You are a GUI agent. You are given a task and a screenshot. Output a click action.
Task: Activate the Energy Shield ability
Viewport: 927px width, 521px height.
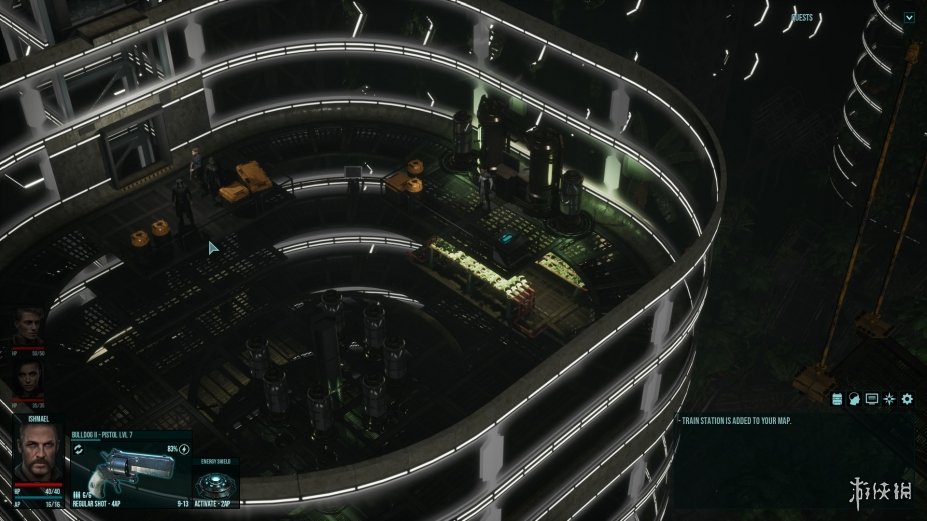pyautogui.click(x=215, y=484)
